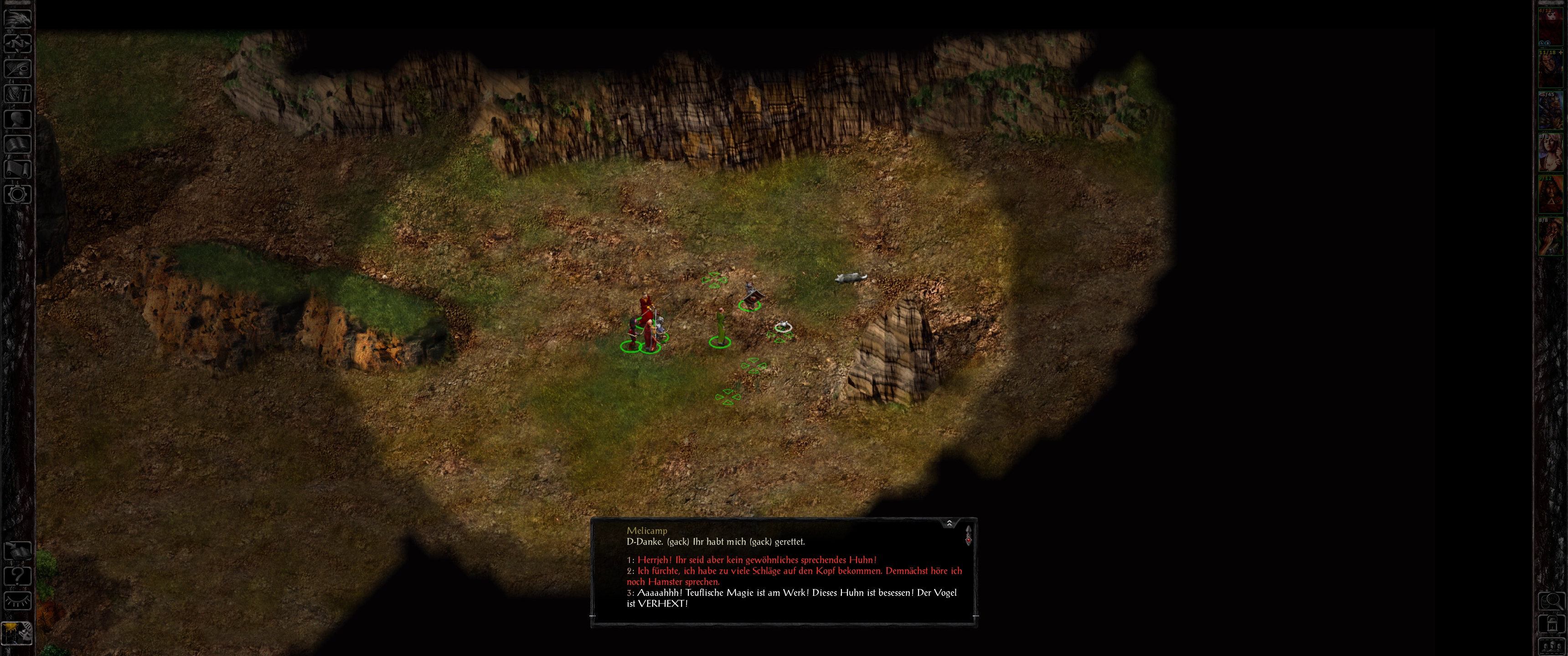
Task: Click the magnifying glass icon in the right sidebar
Action: (1551, 602)
